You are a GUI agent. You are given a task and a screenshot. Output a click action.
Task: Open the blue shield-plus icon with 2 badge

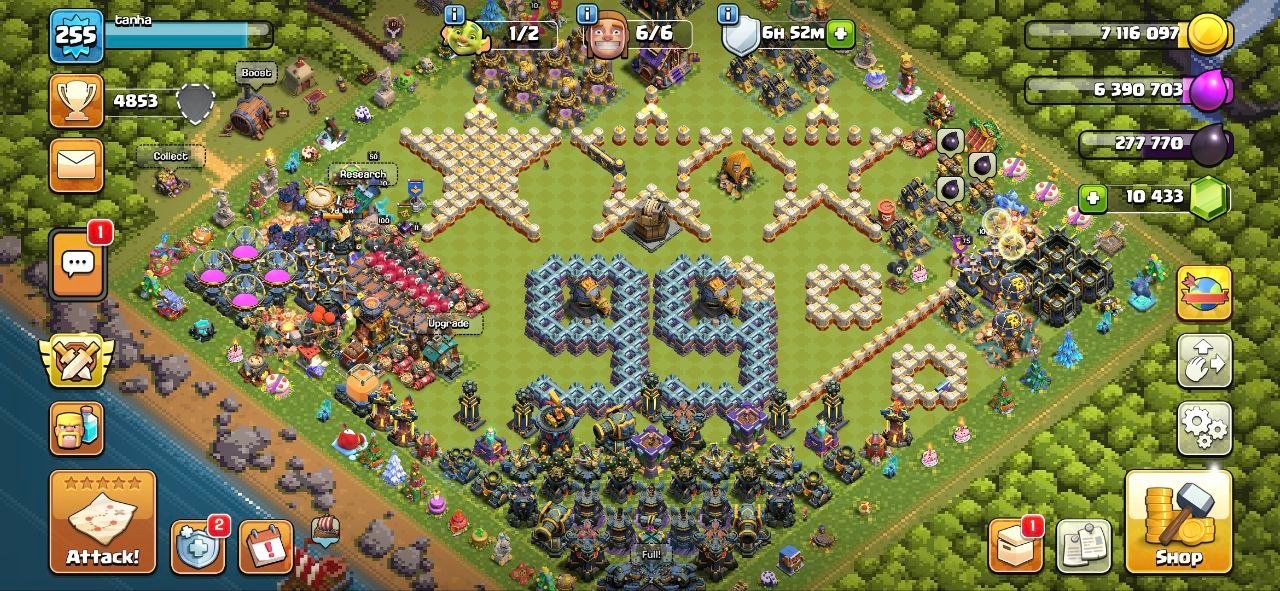(196, 546)
